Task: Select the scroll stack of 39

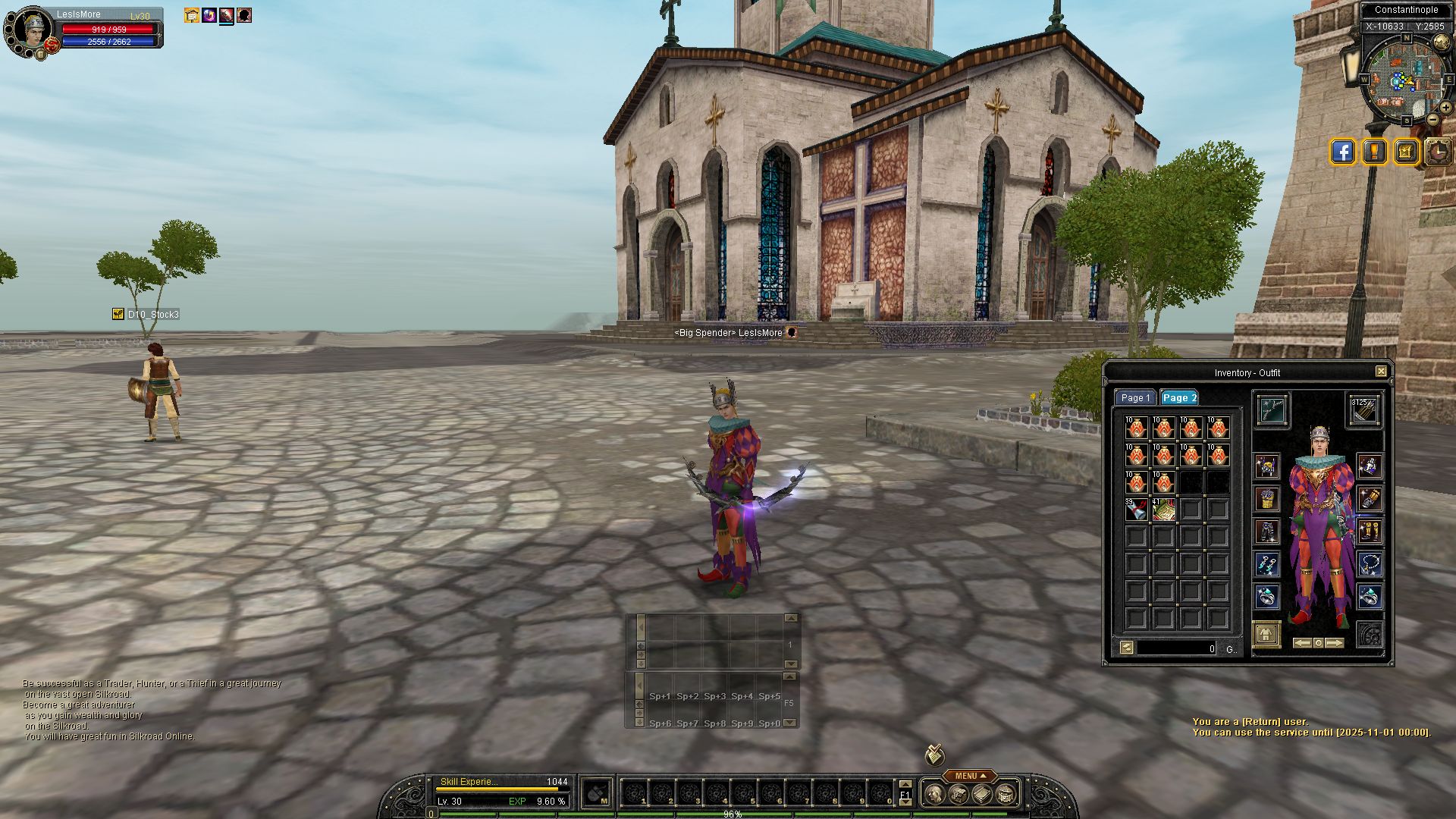Action: (1136, 510)
